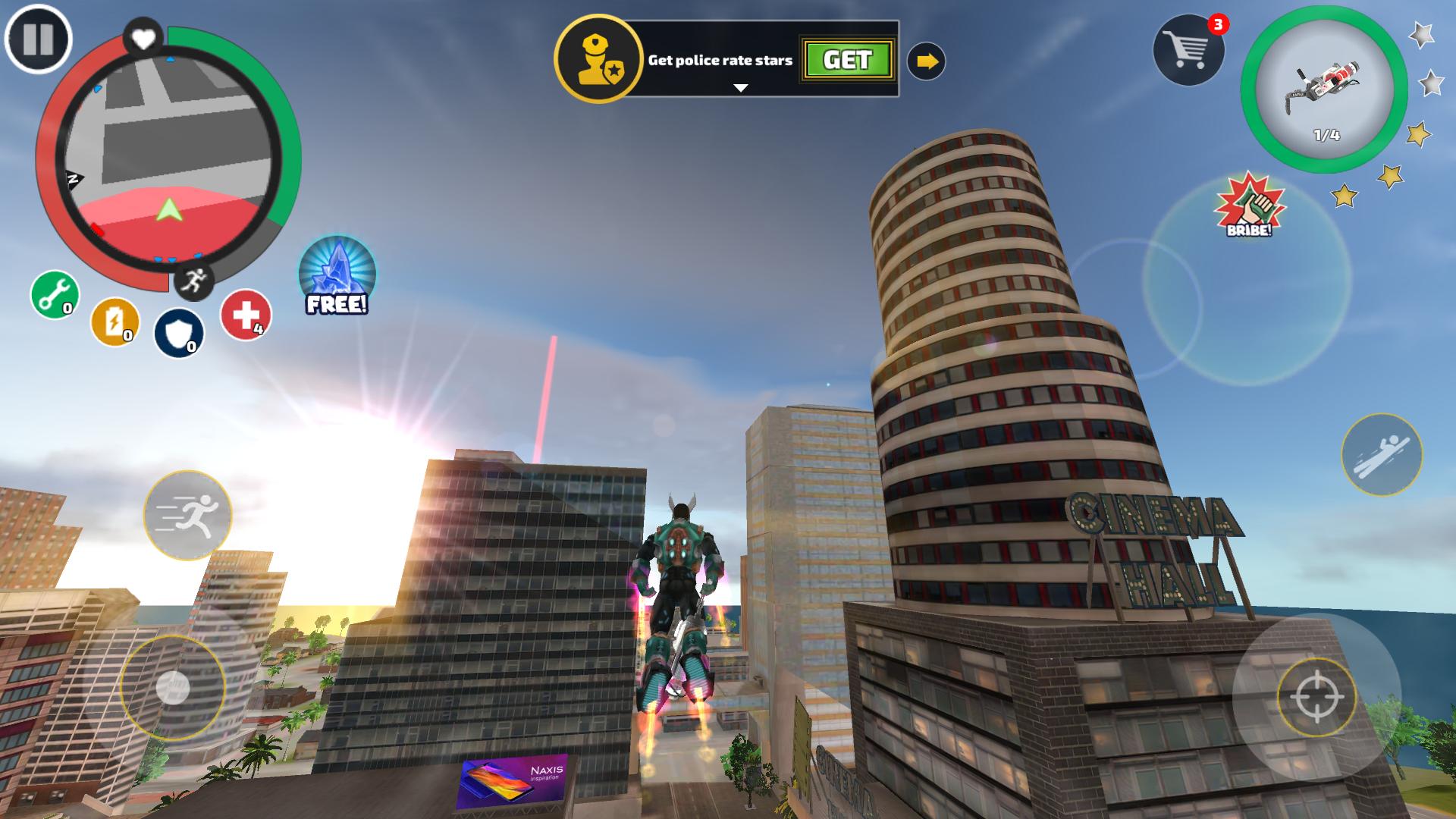Pause the game

pos(39,38)
